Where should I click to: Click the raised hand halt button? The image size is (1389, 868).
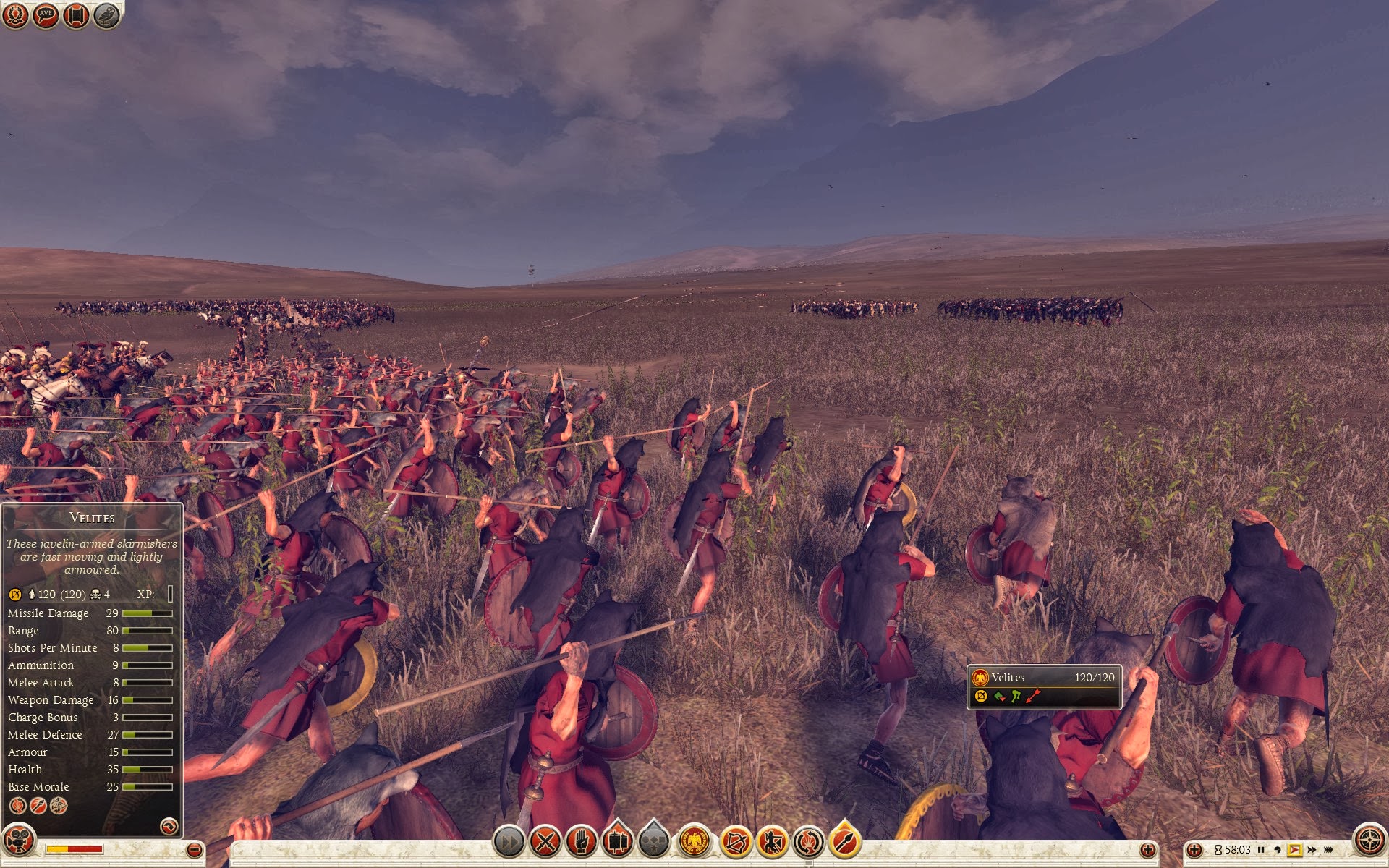click(581, 841)
